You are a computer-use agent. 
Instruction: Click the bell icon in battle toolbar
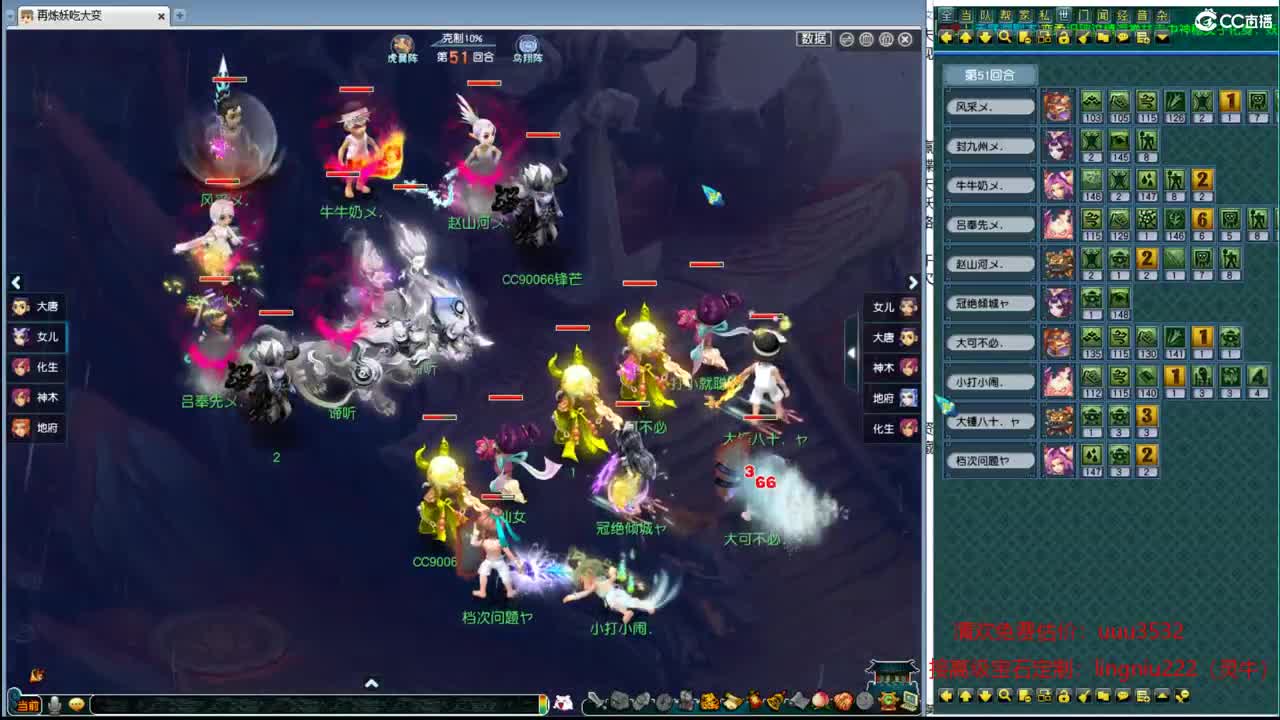pyautogui.click(x=775, y=702)
